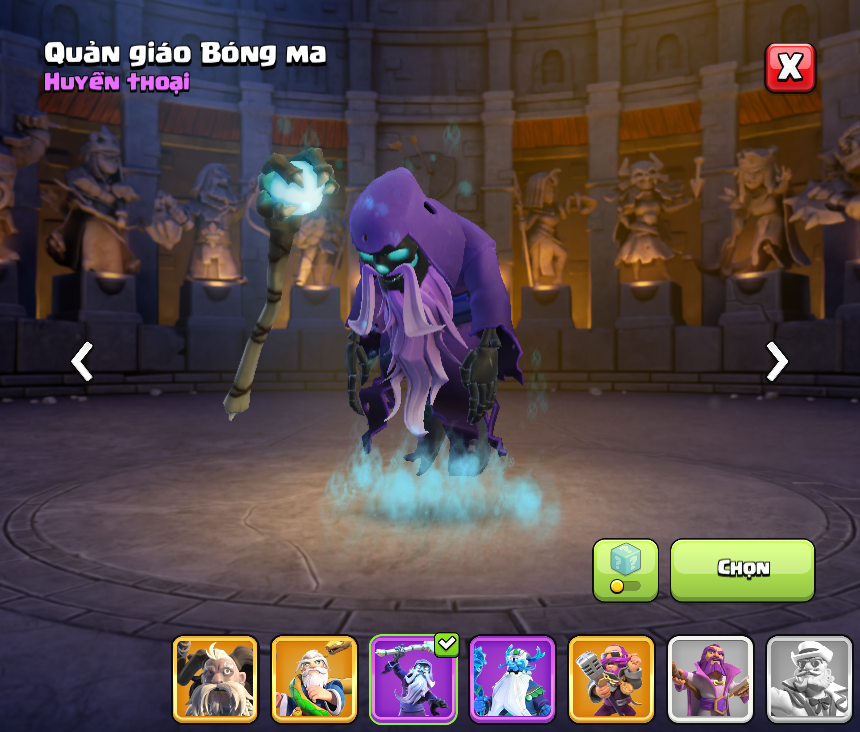Close the skin preview with the red X
Viewport: 860px width, 732px height.
(x=790, y=68)
